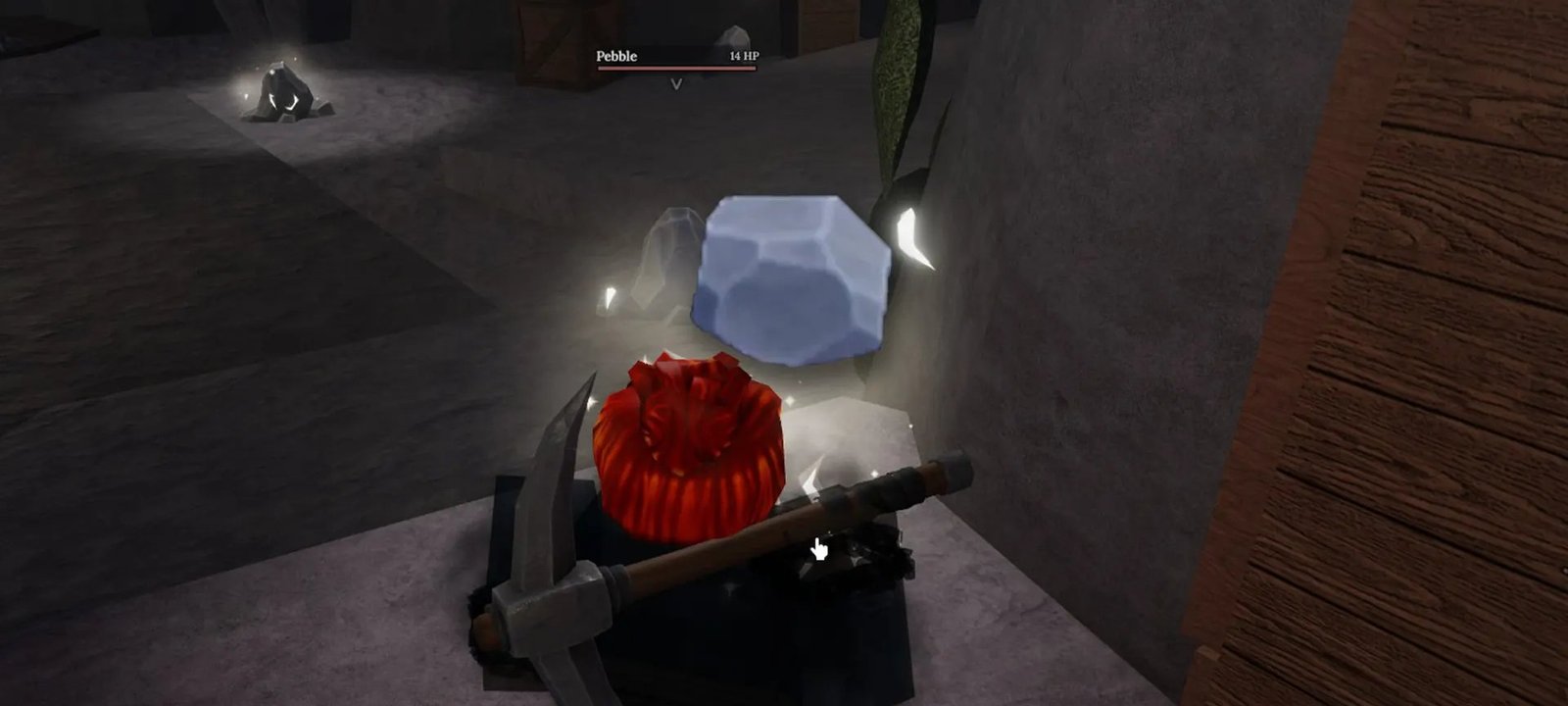Click the Pebble name label
The height and width of the screenshot is (706, 1568).
tap(616, 57)
